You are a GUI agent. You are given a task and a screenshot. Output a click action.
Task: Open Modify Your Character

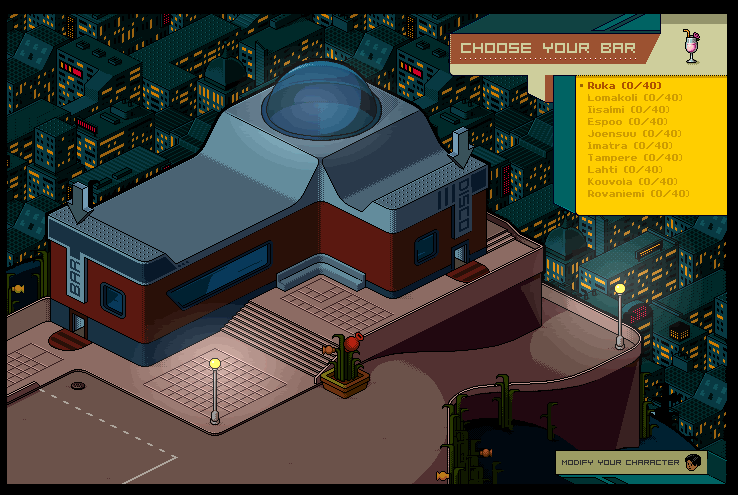coord(631,463)
